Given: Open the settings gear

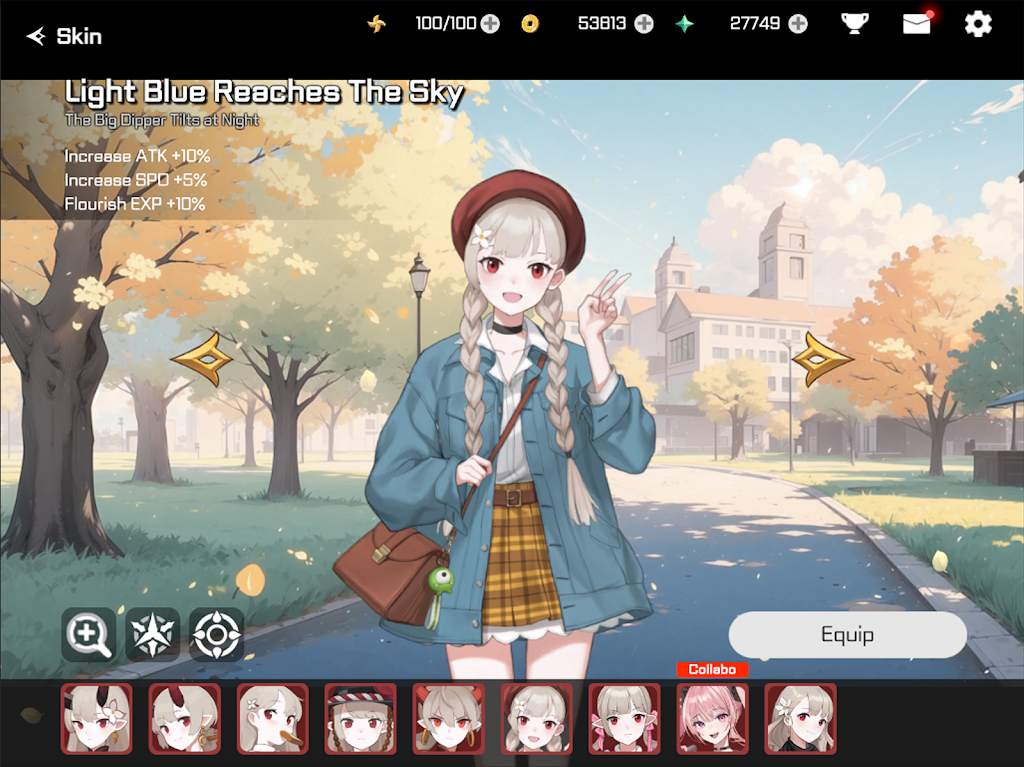Looking at the screenshot, I should [x=978, y=24].
